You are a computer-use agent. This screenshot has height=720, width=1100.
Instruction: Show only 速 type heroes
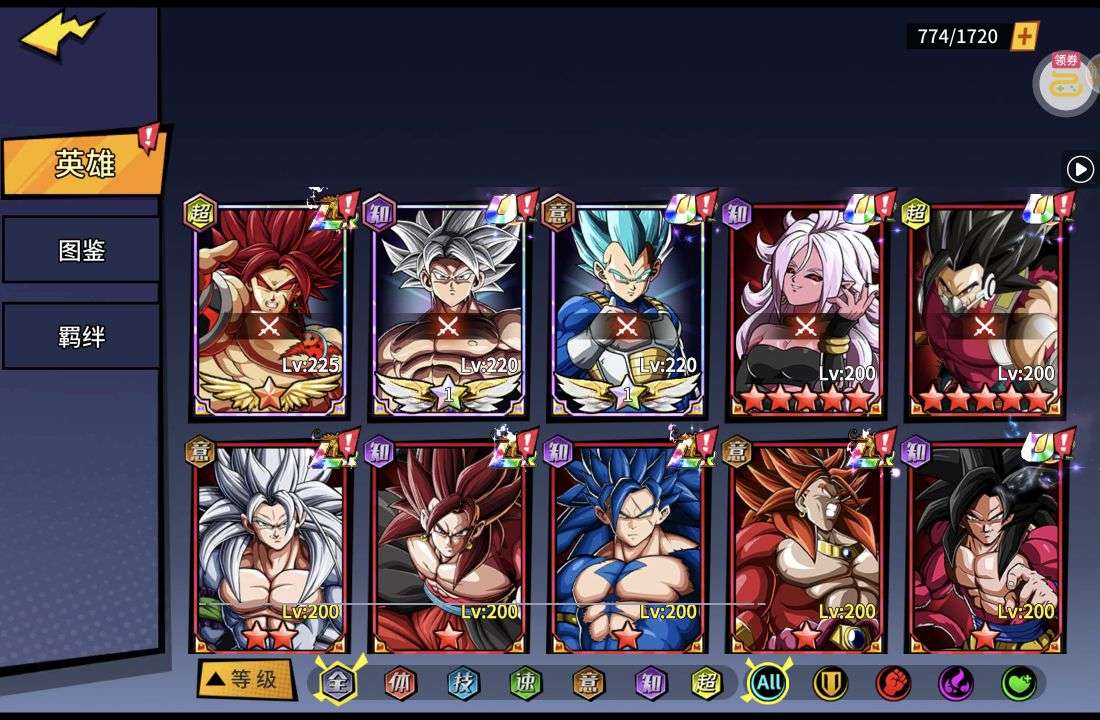[x=525, y=683]
